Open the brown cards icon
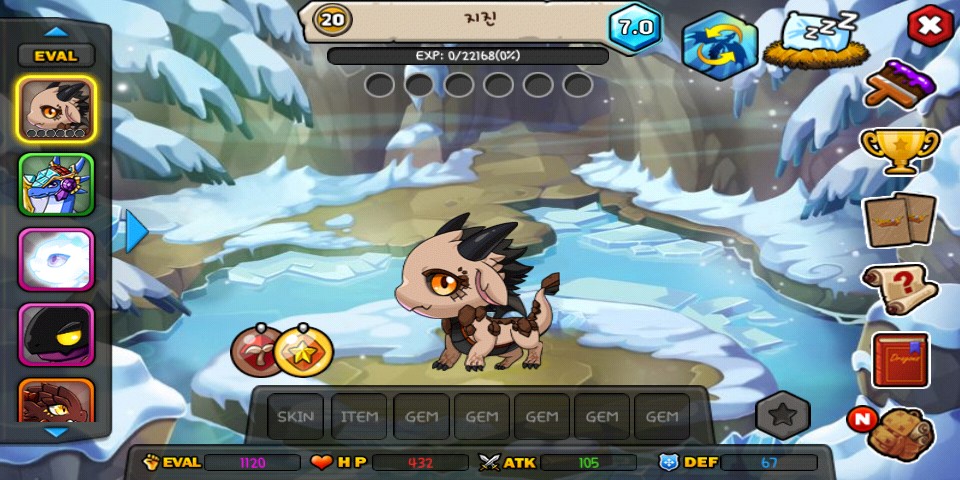Viewport: 960px width, 480px height. (899, 219)
